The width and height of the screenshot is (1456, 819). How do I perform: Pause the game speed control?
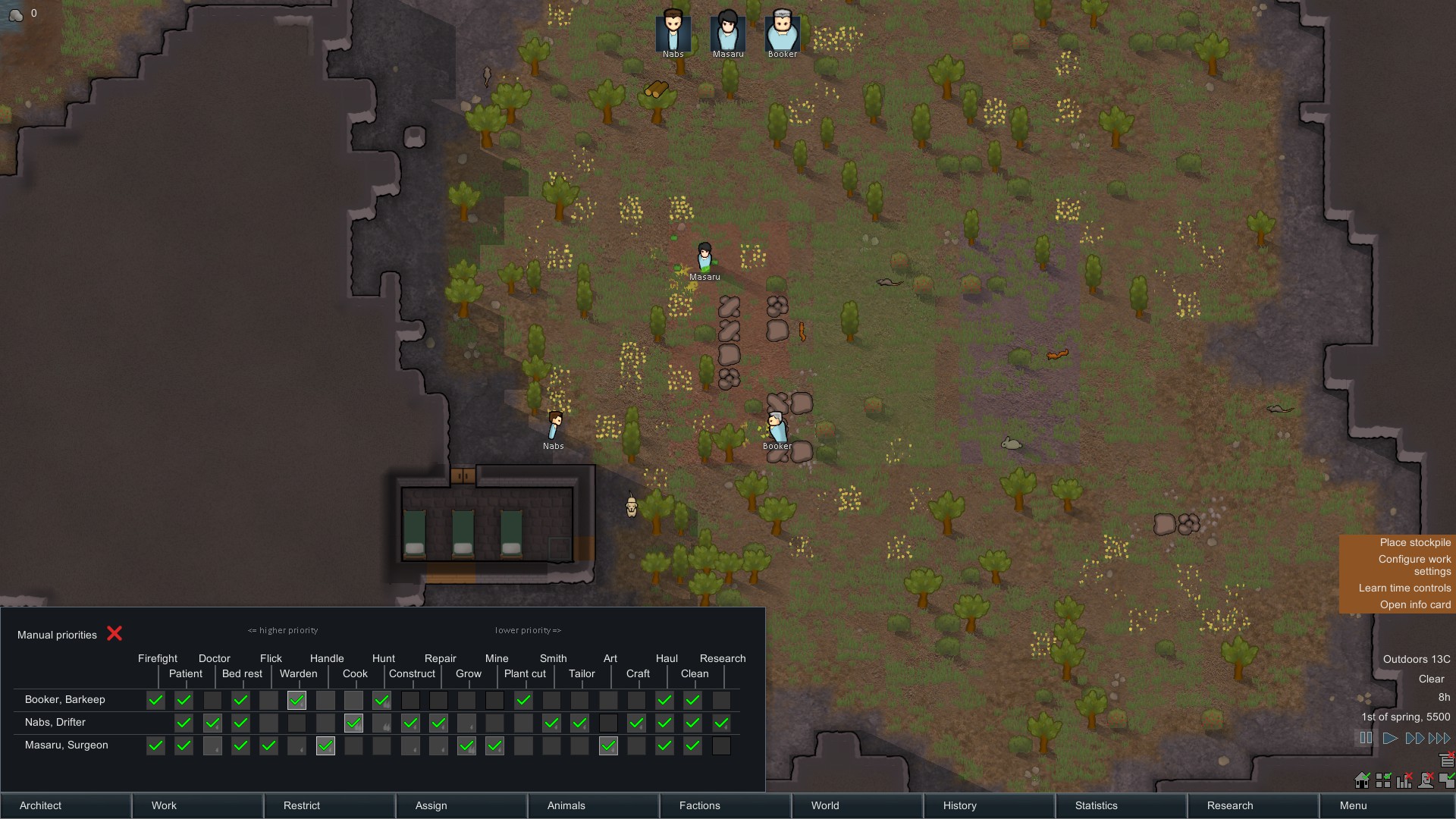click(x=1366, y=738)
